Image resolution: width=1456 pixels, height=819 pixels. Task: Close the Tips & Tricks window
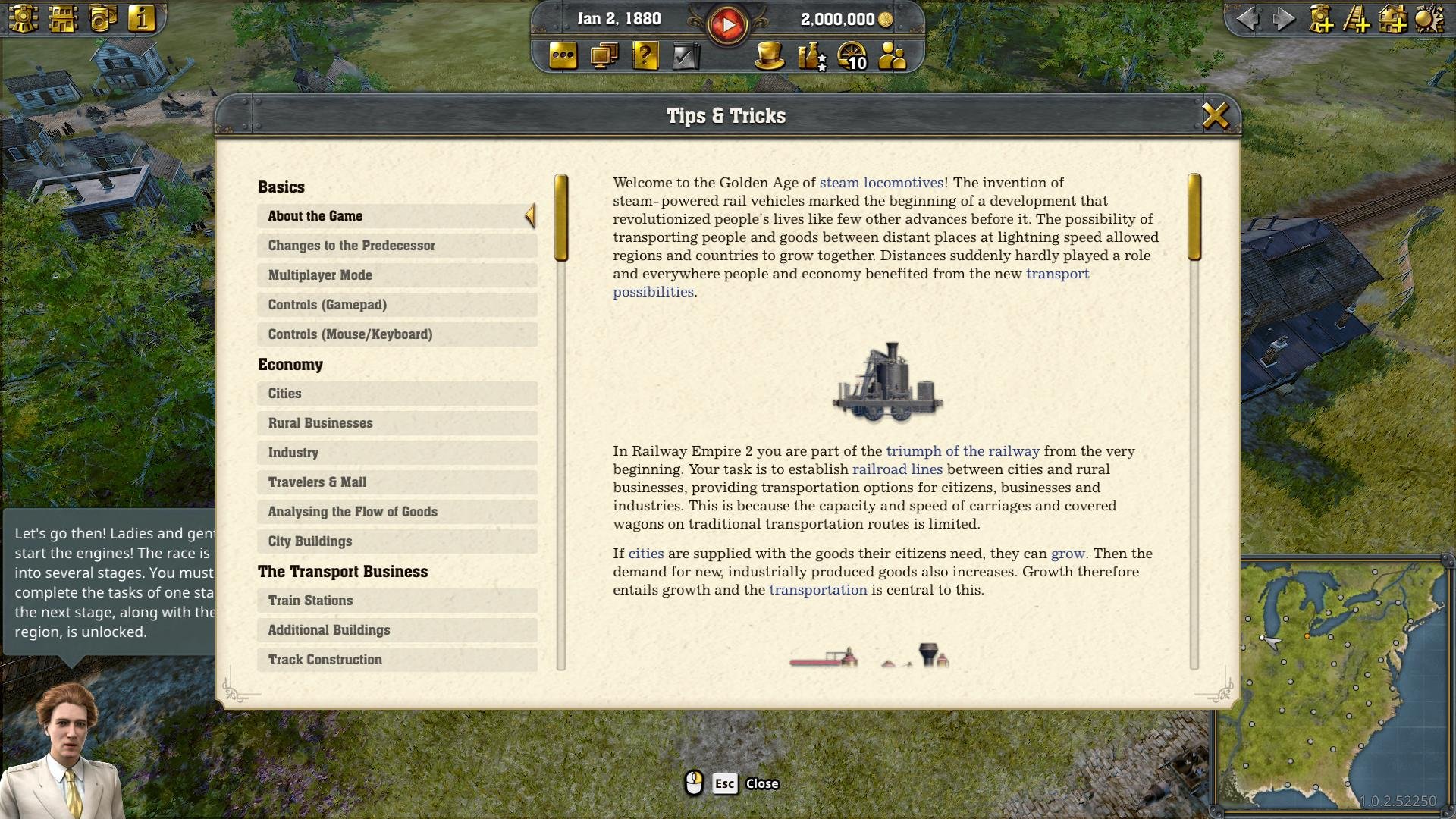(x=1215, y=116)
